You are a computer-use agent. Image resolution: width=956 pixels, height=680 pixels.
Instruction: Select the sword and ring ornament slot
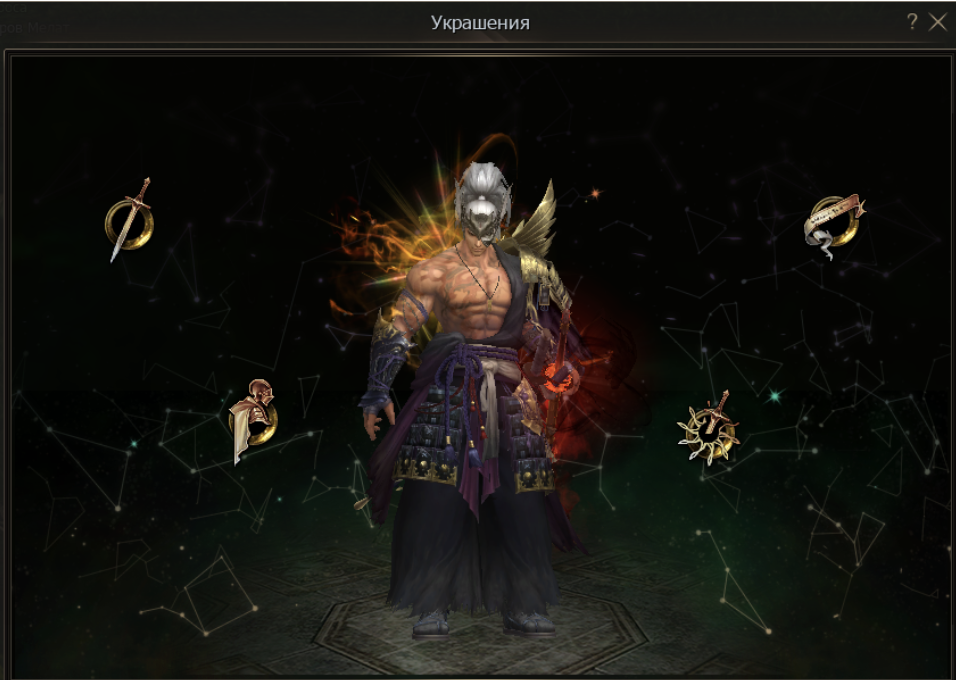[129, 219]
